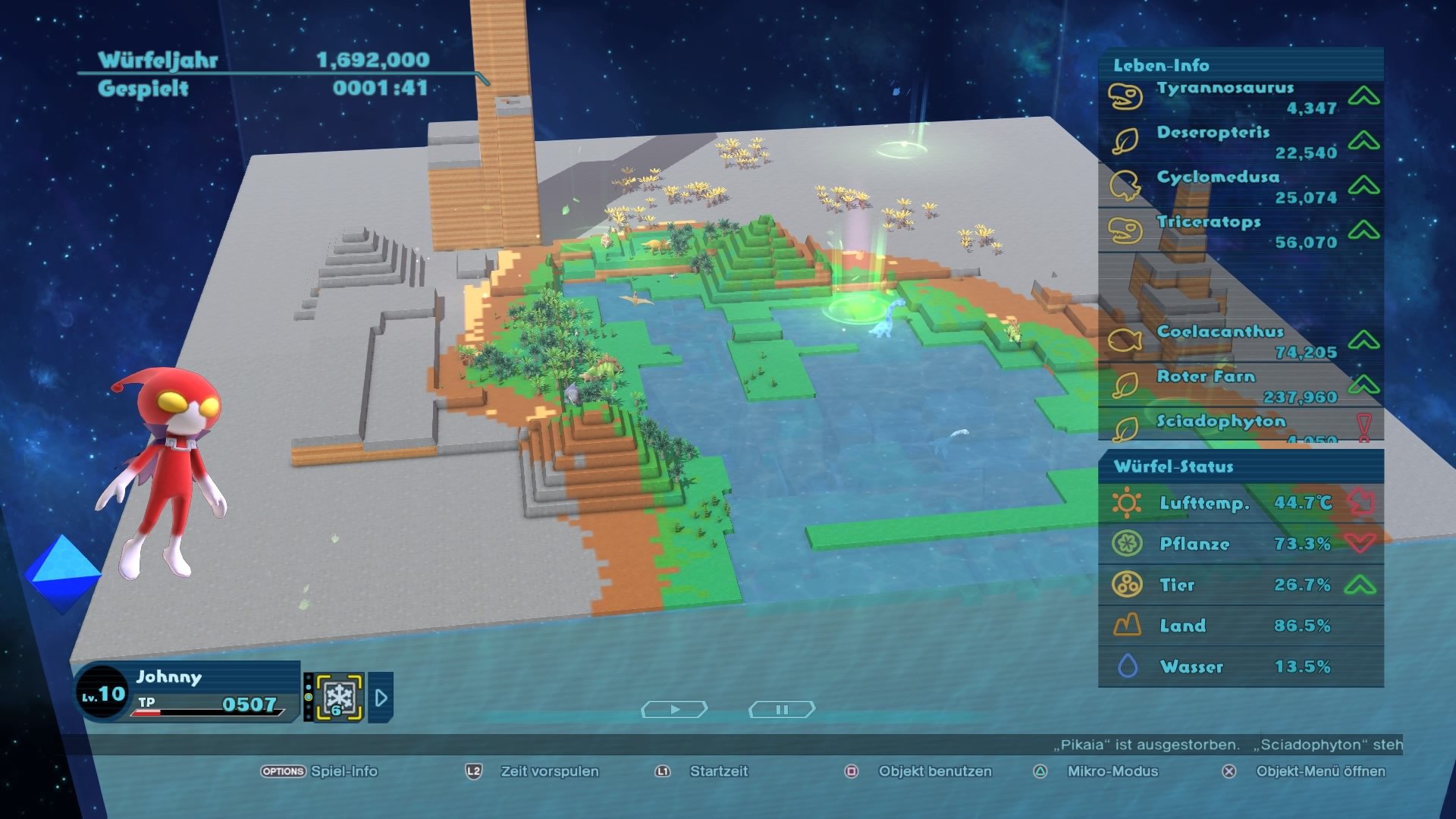Select the Tyrannosaurus skull icon
1456x819 pixels.
point(1125,96)
